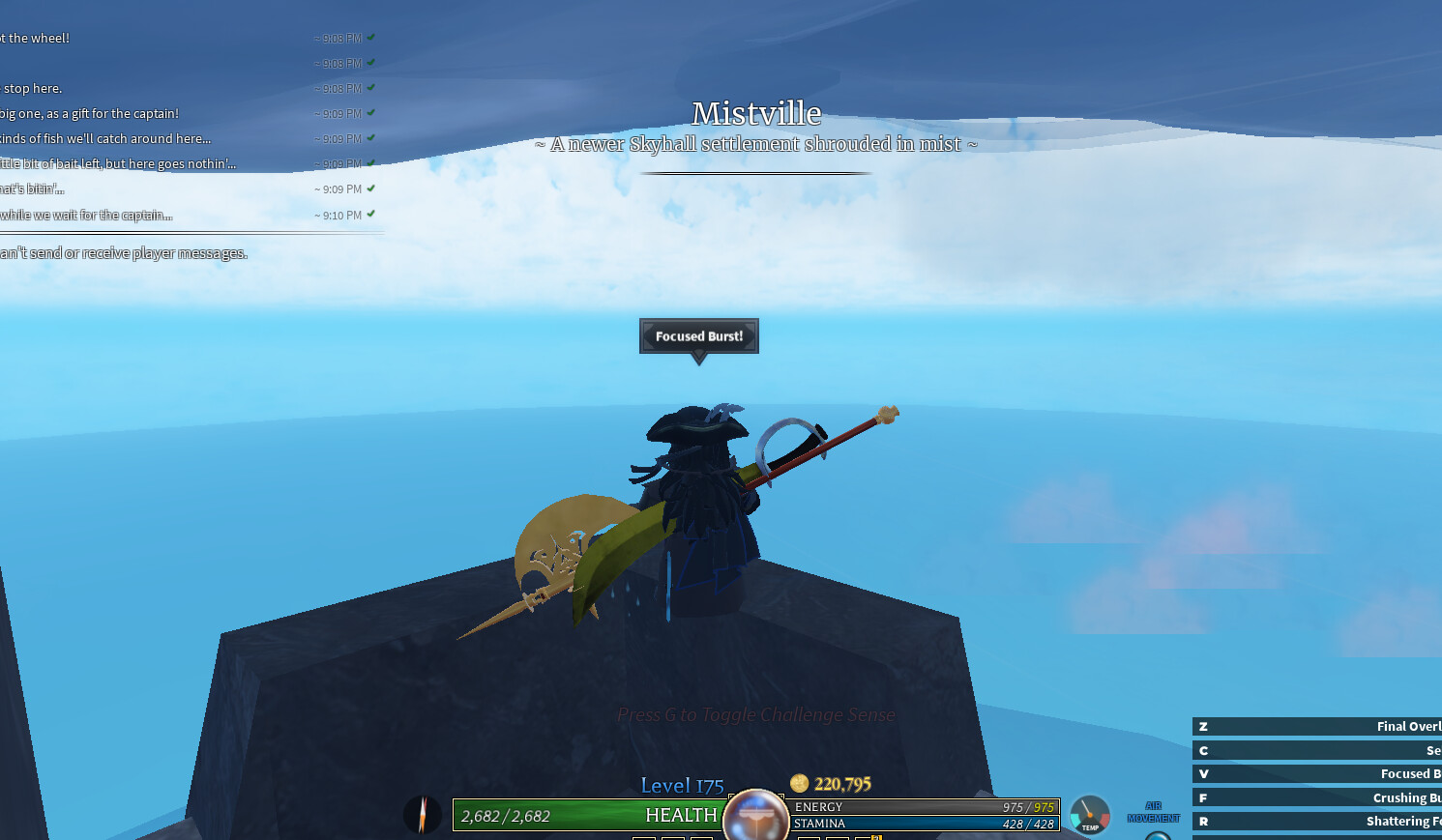This screenshot has height=840, width=1442.
Task: Toggle the Air Movement indicator
Action: [1154, 814]
